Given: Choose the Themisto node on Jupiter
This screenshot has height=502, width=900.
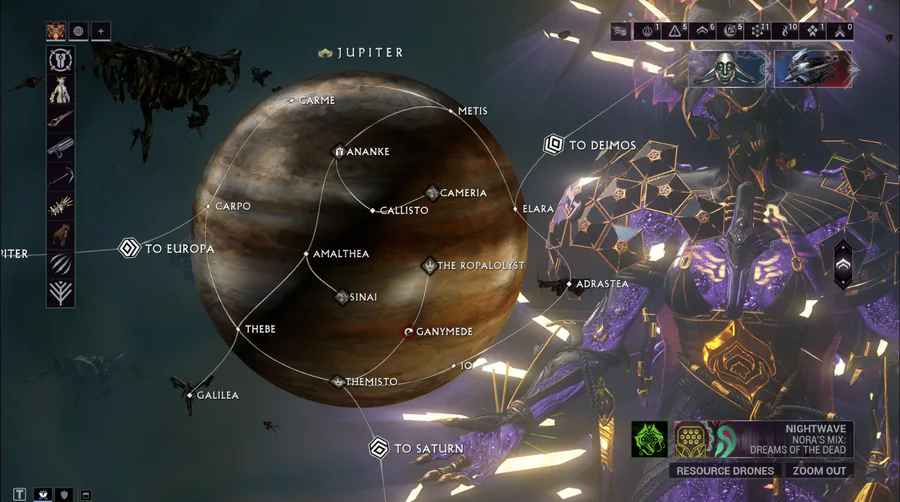Looking at the screenshot, I should tap(338, 381).
